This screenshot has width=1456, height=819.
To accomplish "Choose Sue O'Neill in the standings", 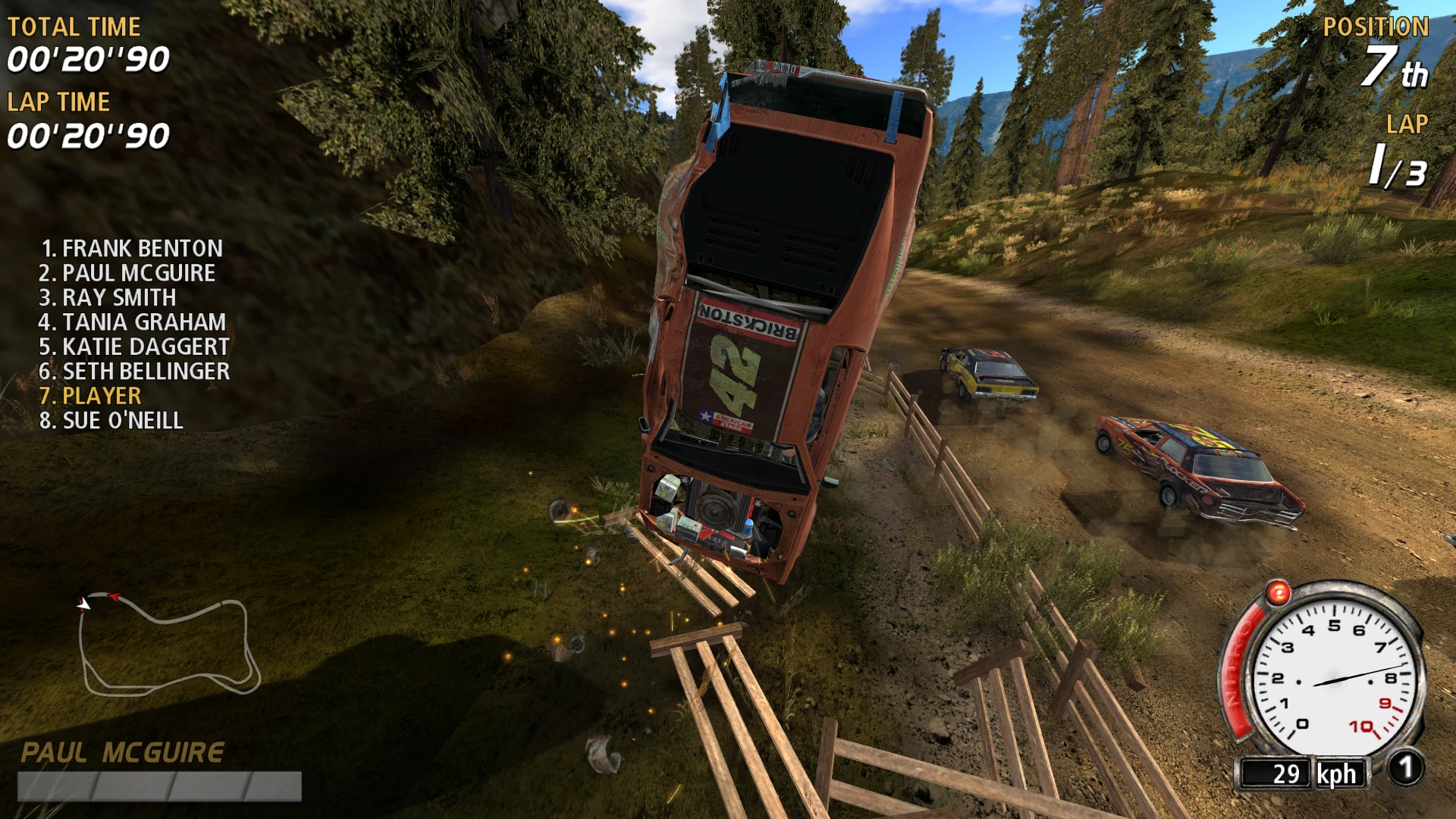I will (111, 420).
